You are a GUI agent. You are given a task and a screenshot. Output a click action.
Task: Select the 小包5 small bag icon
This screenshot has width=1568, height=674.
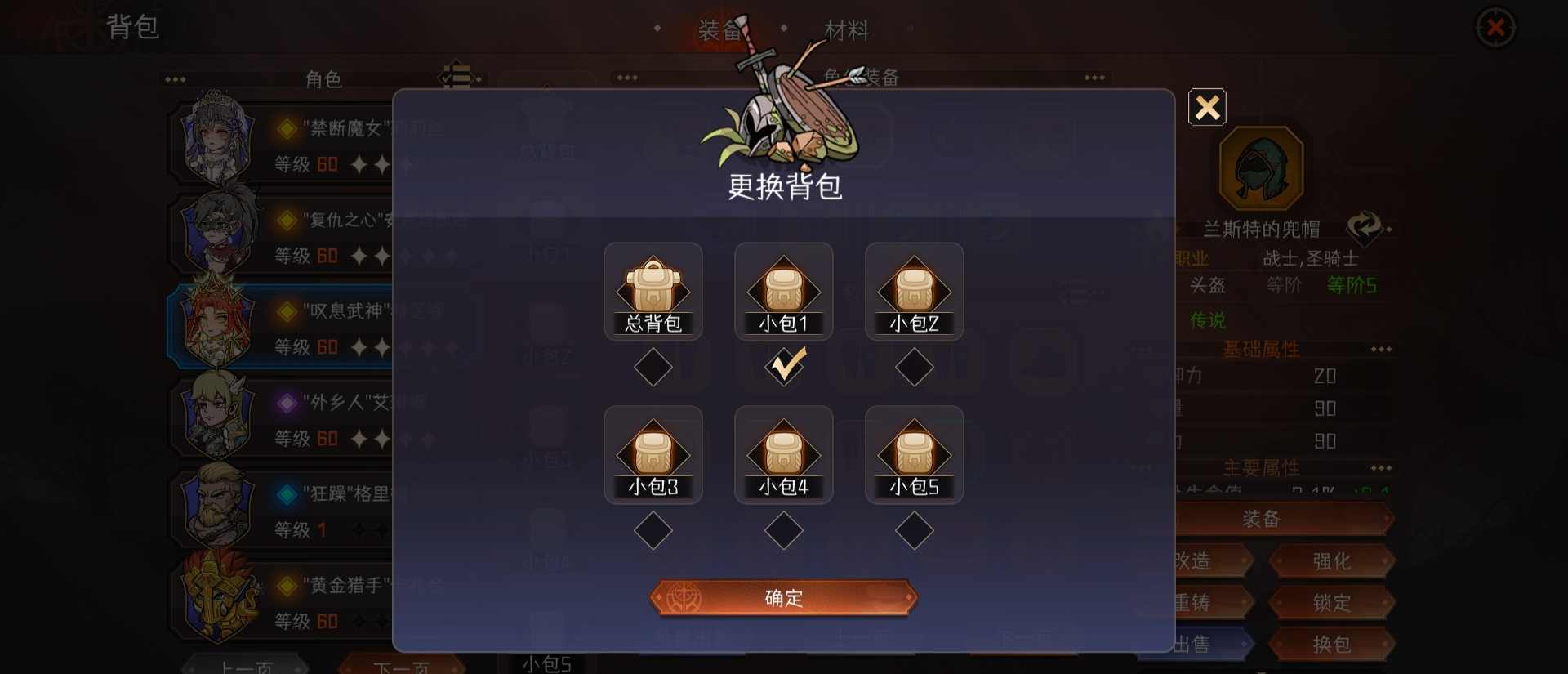tap(915, 453)
